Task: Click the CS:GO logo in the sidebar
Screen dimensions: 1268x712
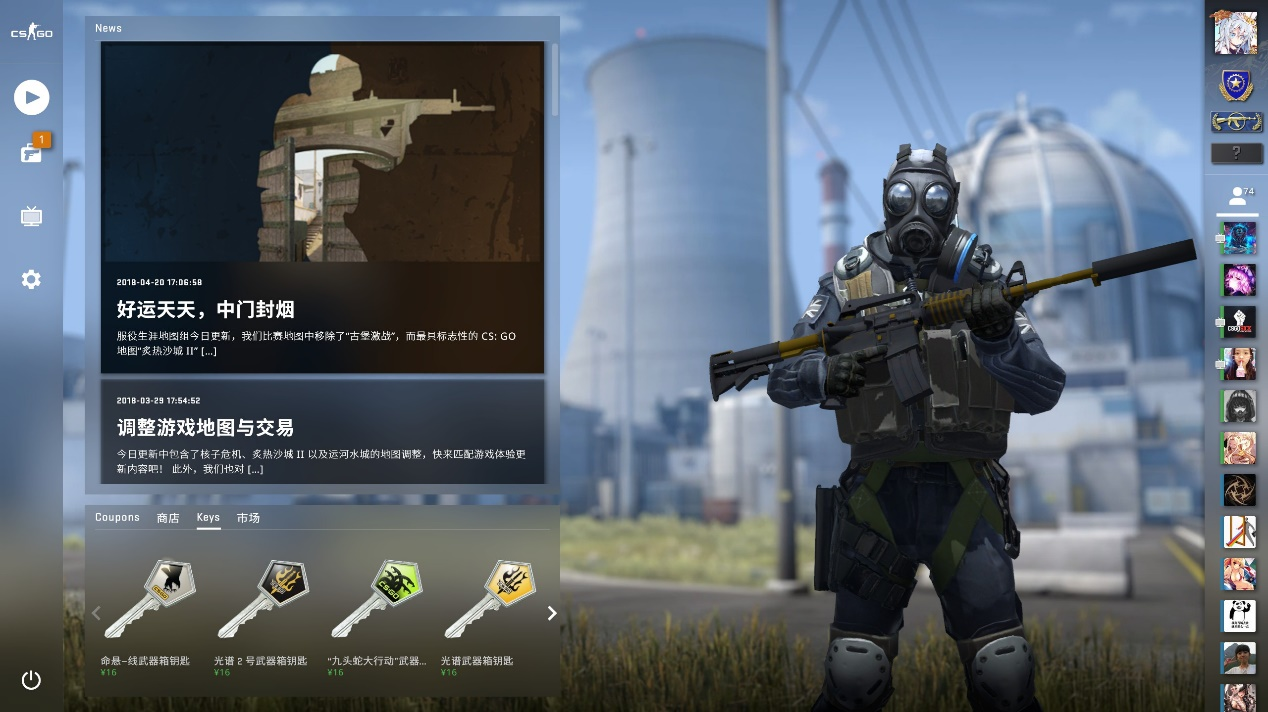Action: tap(31, 33)
